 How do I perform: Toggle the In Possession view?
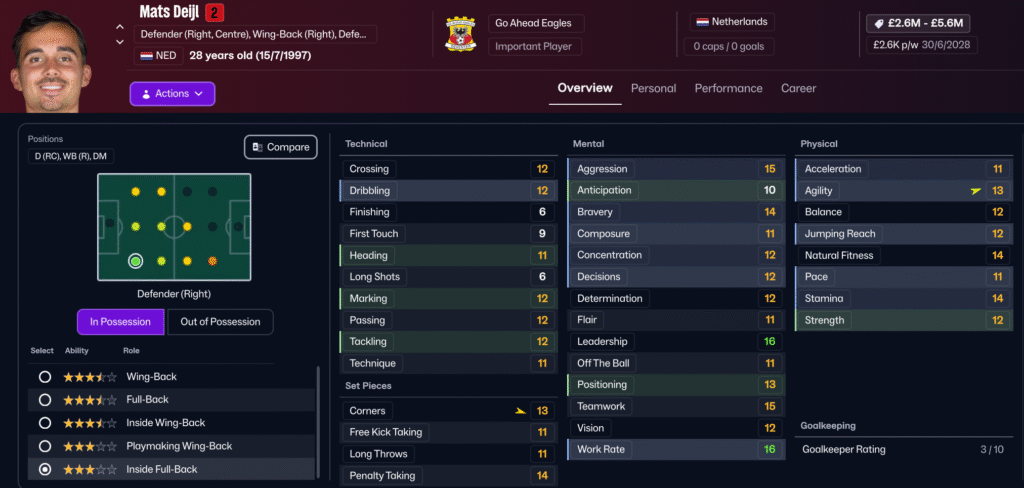tap(120, 322)
